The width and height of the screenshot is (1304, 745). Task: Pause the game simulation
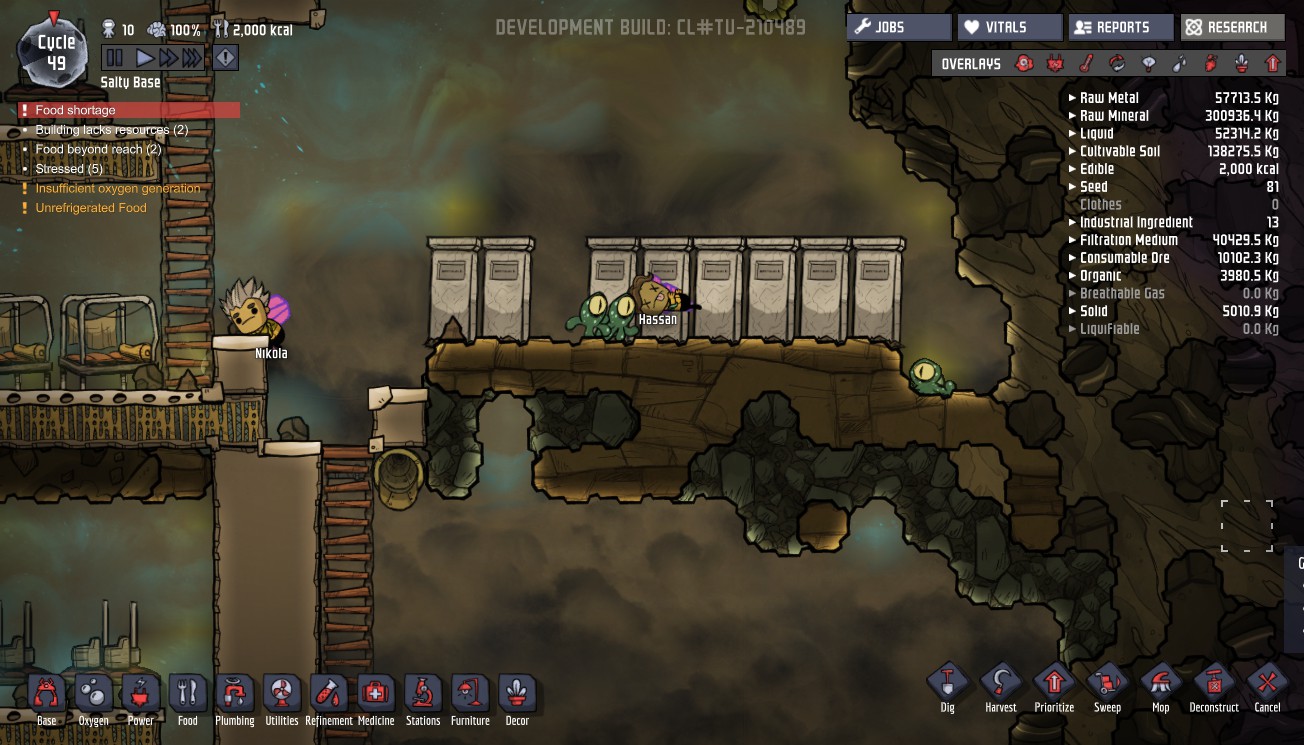coord(115,58)
